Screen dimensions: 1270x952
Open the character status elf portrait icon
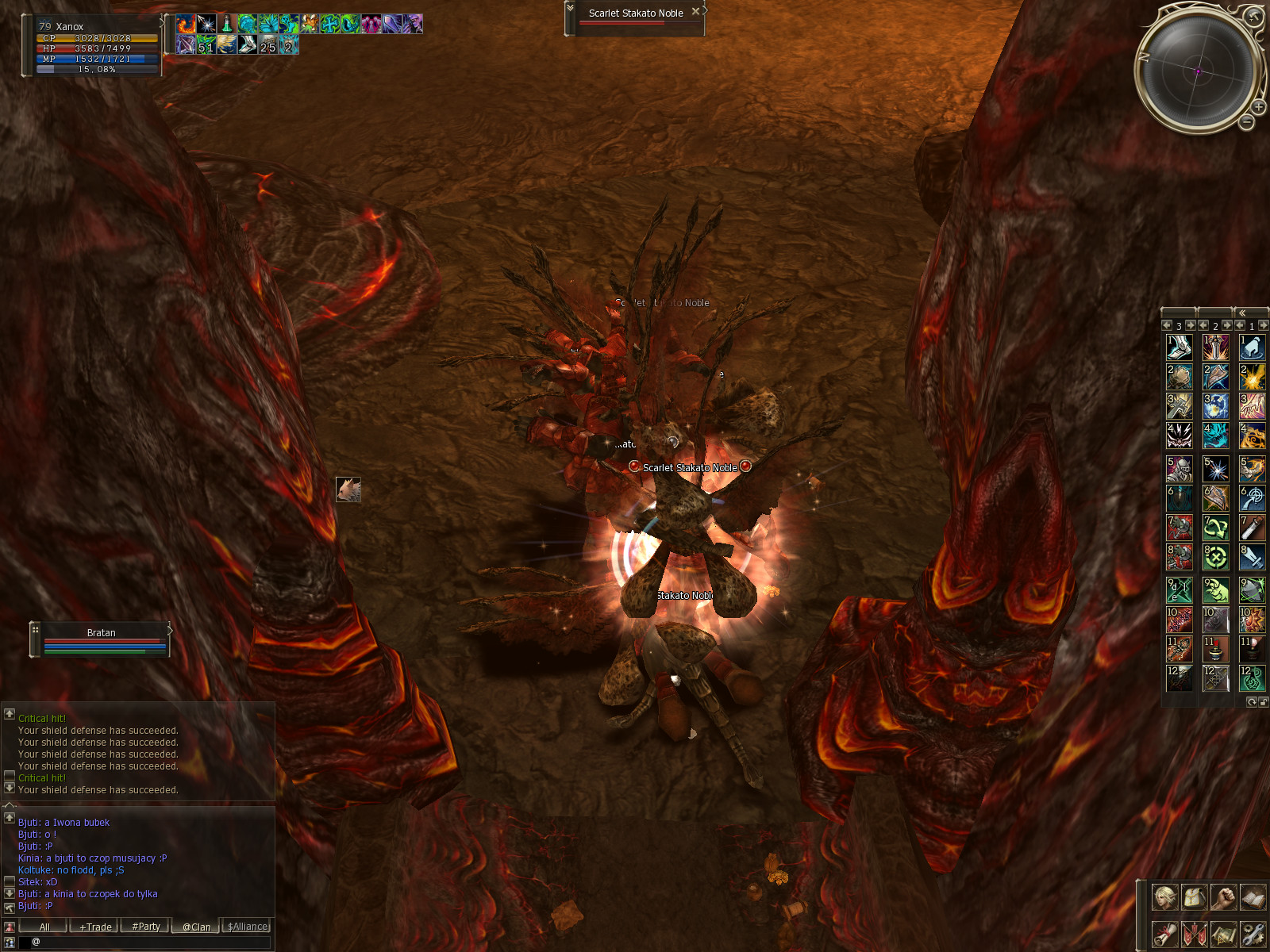click(1164, 897)
